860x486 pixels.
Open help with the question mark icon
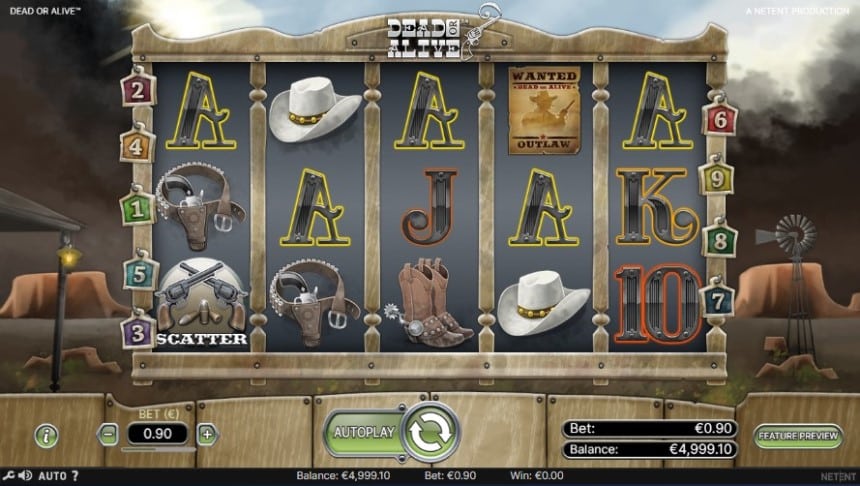pyautogui.click(x=75, y=476)
